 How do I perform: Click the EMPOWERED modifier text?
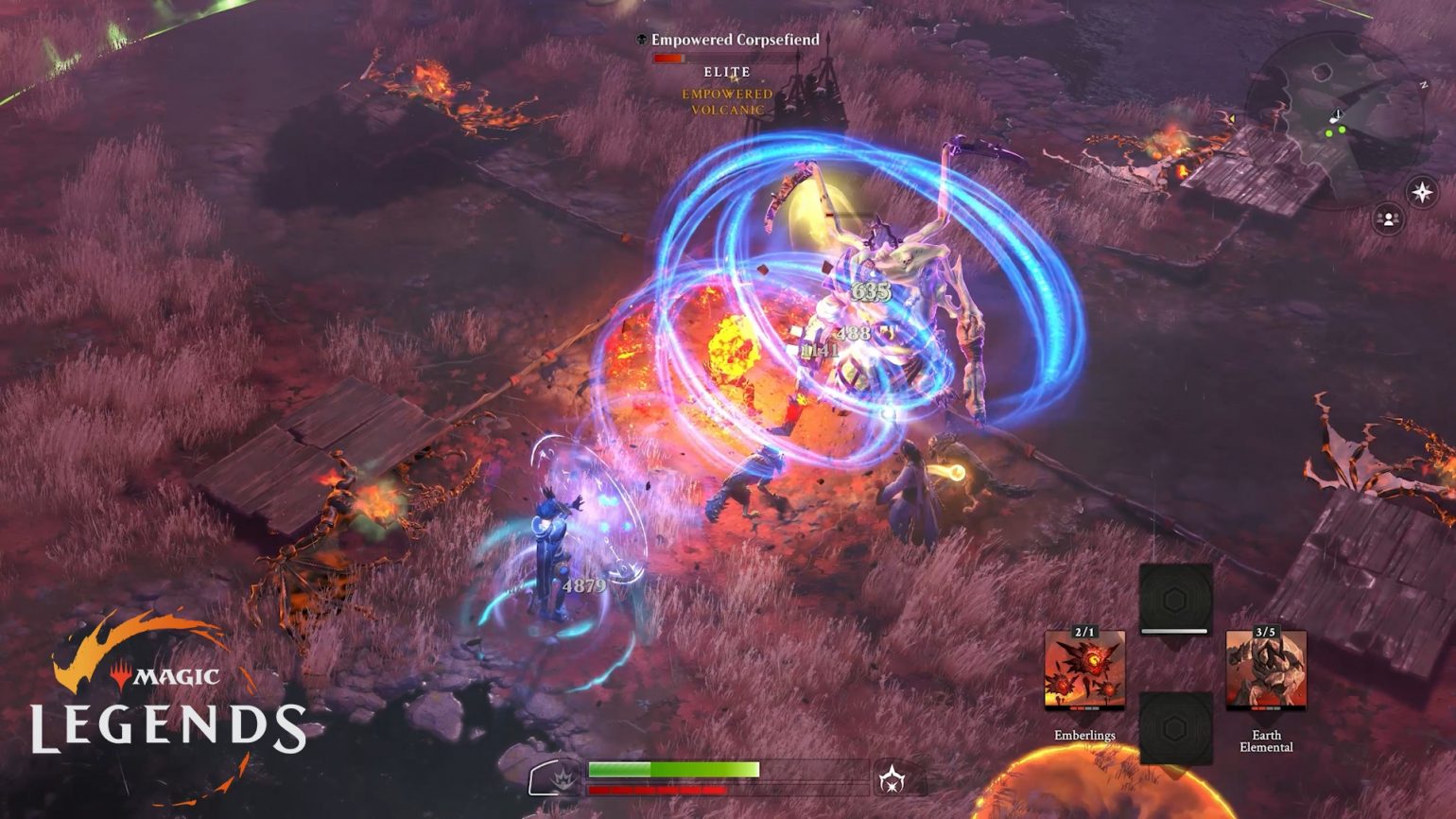tap(728, 94)
